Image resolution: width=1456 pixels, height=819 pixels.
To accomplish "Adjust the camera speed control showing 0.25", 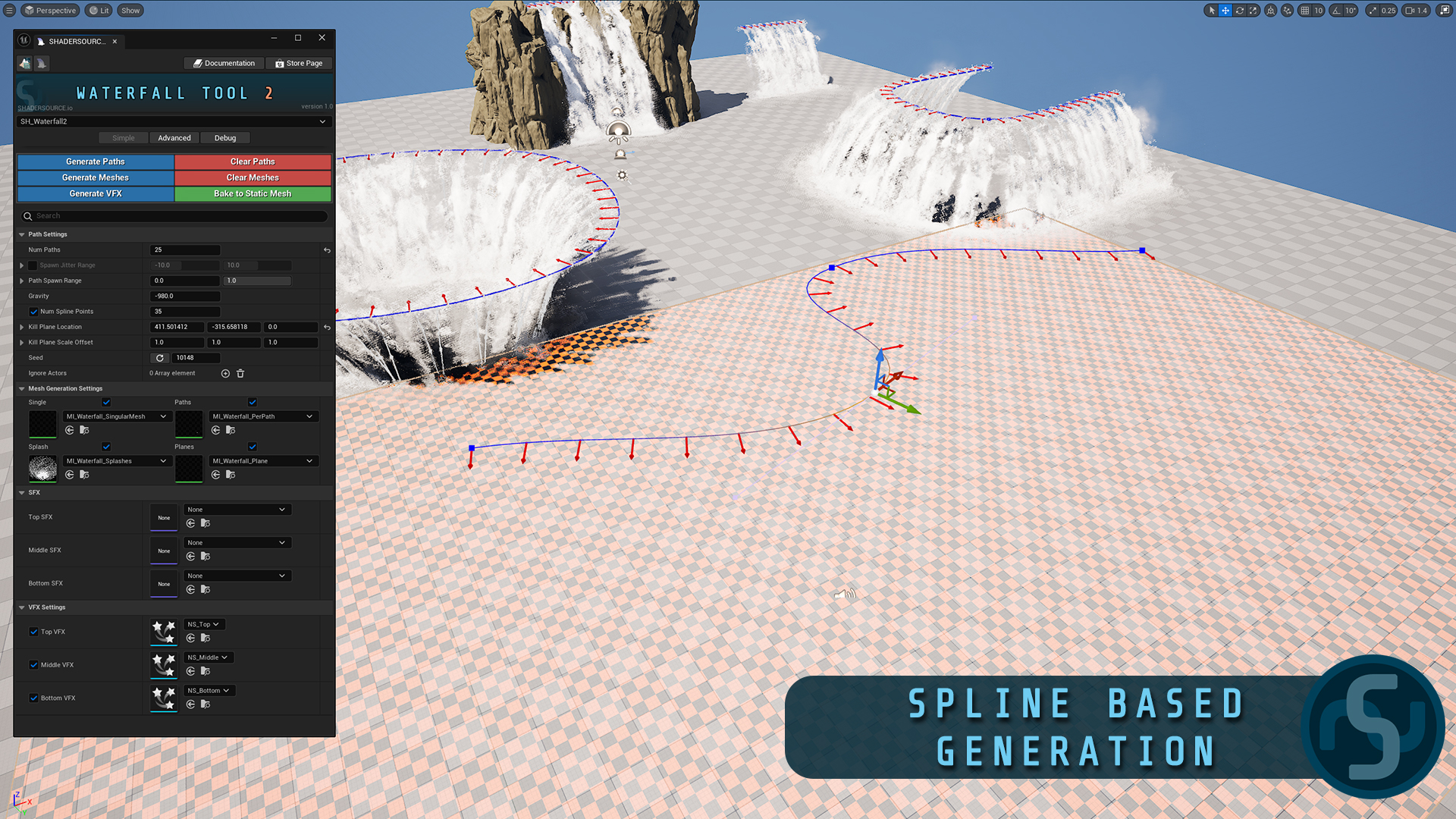I will [1382, 10].
